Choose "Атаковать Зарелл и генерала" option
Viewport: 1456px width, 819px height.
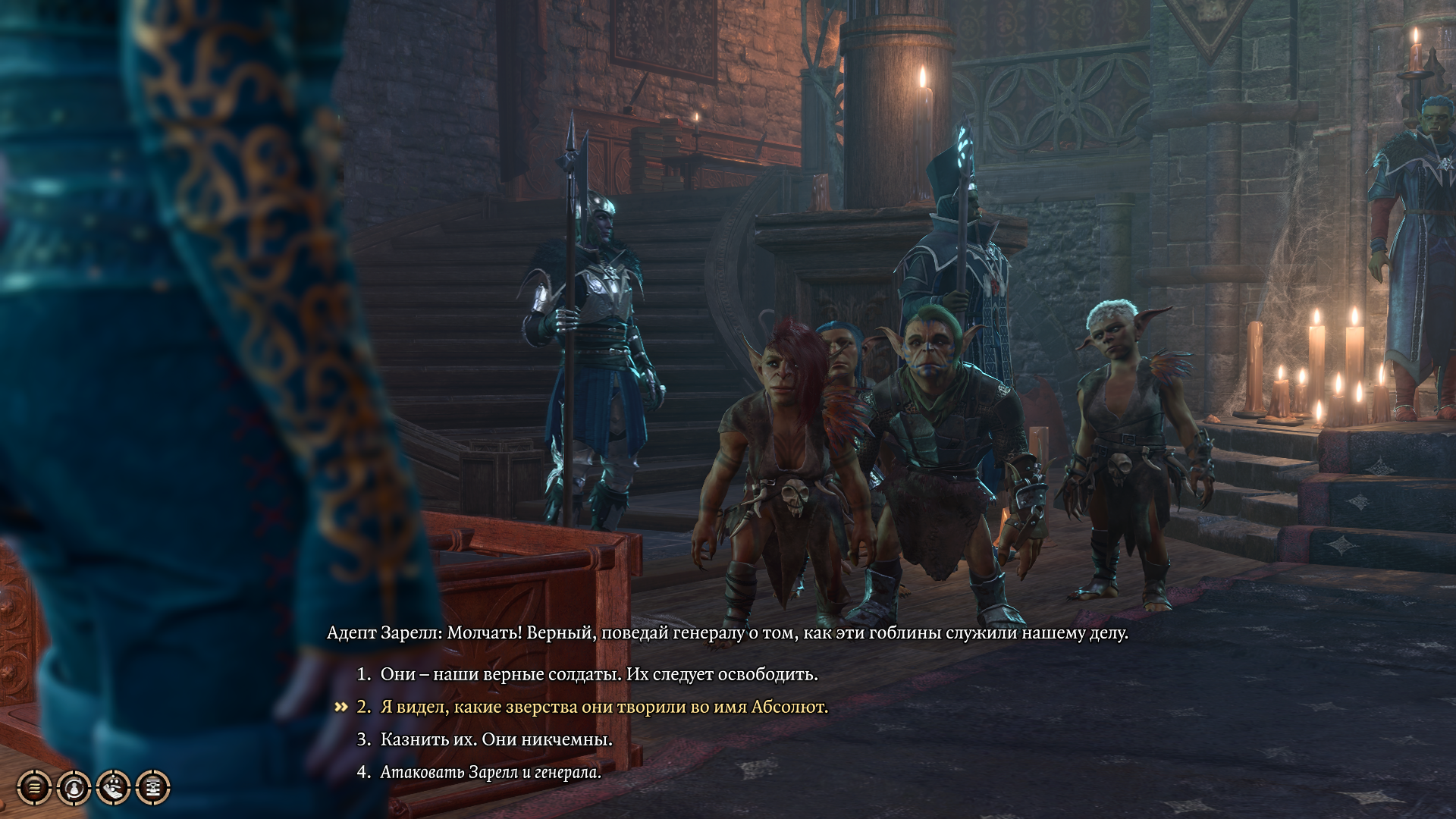[490, 772]
